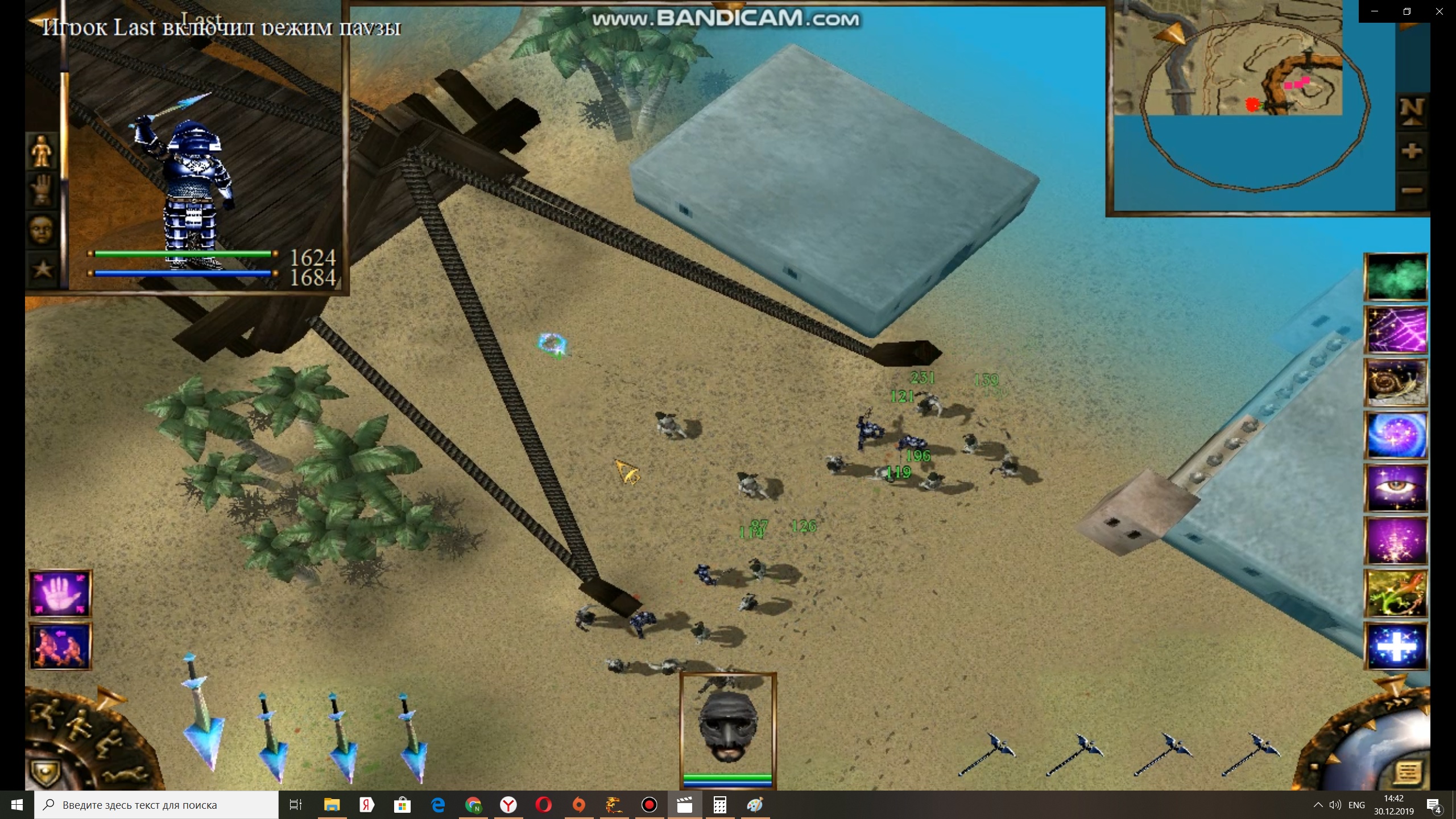Screen dimensions: 1456x819
Task: Select the green lizard spell icon
Action: click(x=1396, y=594)
